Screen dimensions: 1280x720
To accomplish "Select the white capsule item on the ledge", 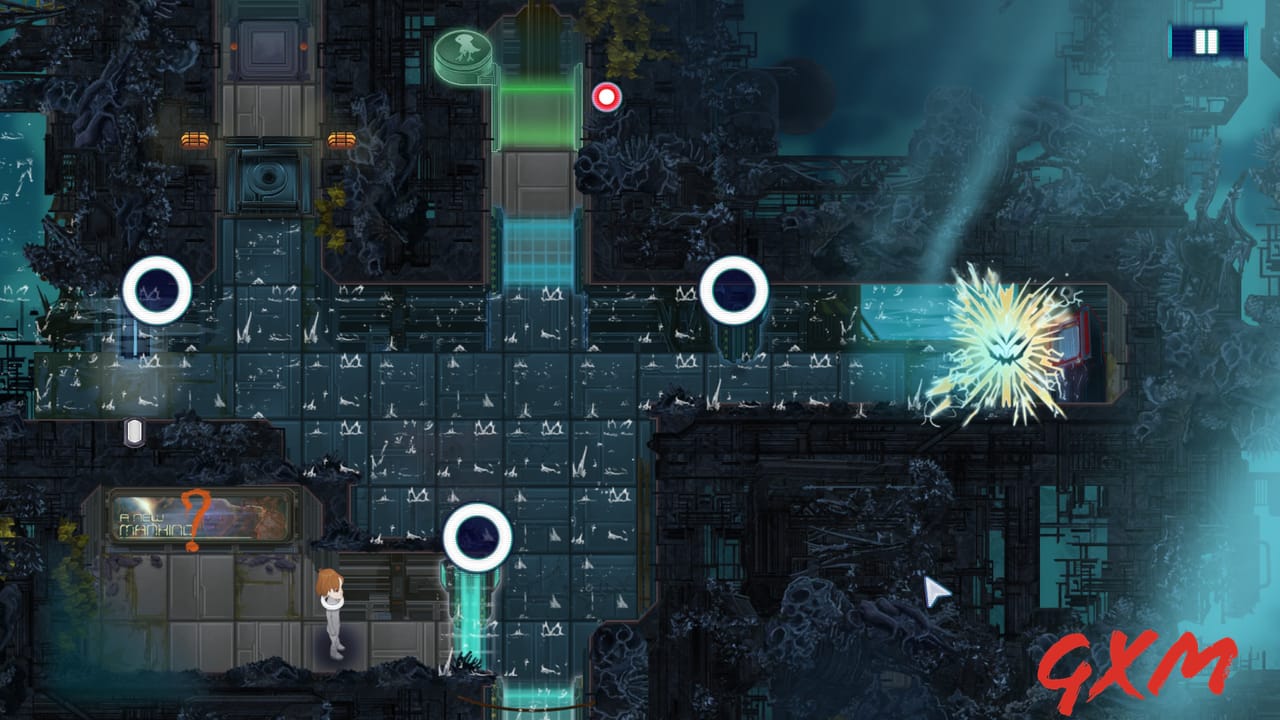I will point(135,430).
